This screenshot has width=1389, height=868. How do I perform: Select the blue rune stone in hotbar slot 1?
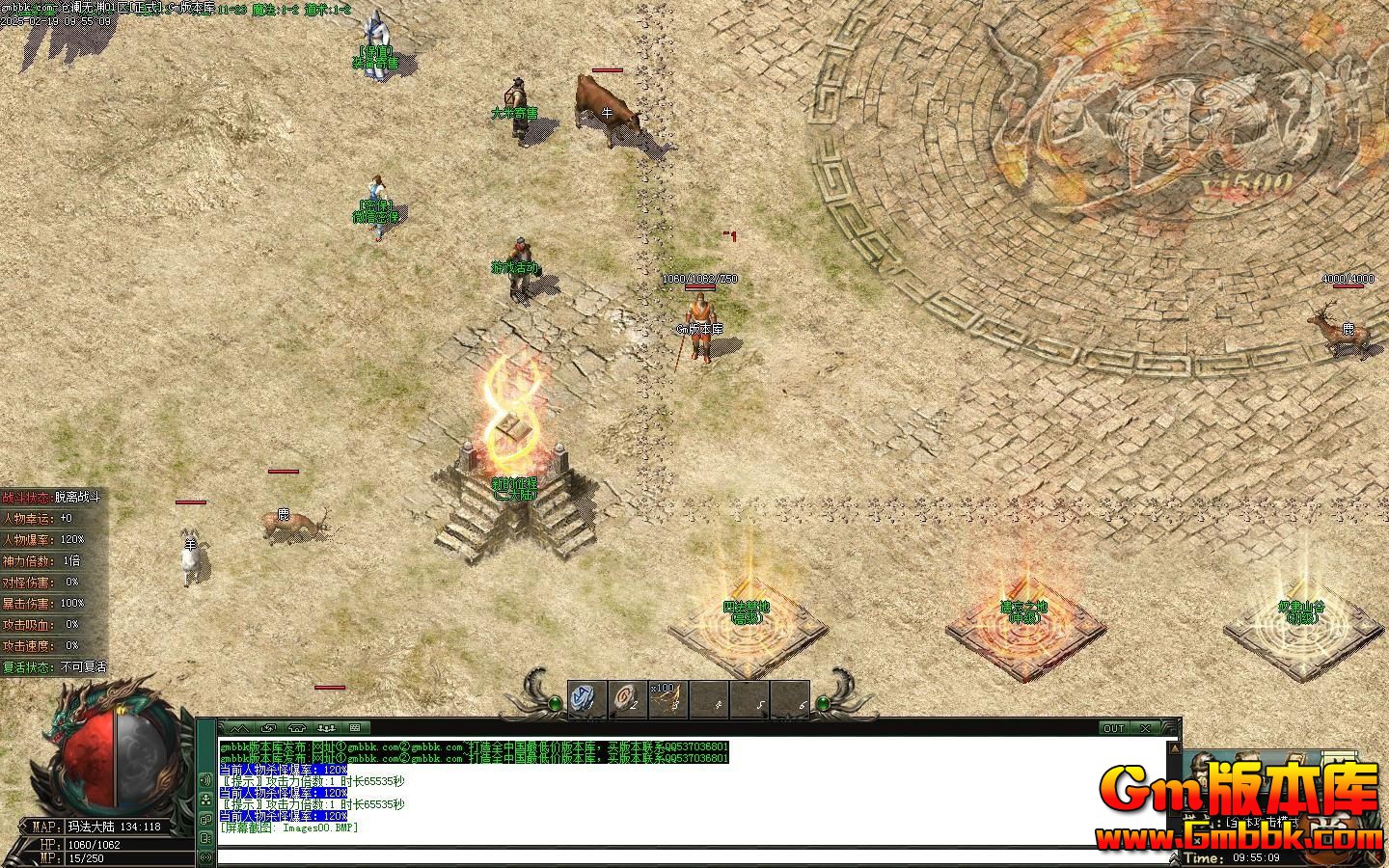point(586,697)
